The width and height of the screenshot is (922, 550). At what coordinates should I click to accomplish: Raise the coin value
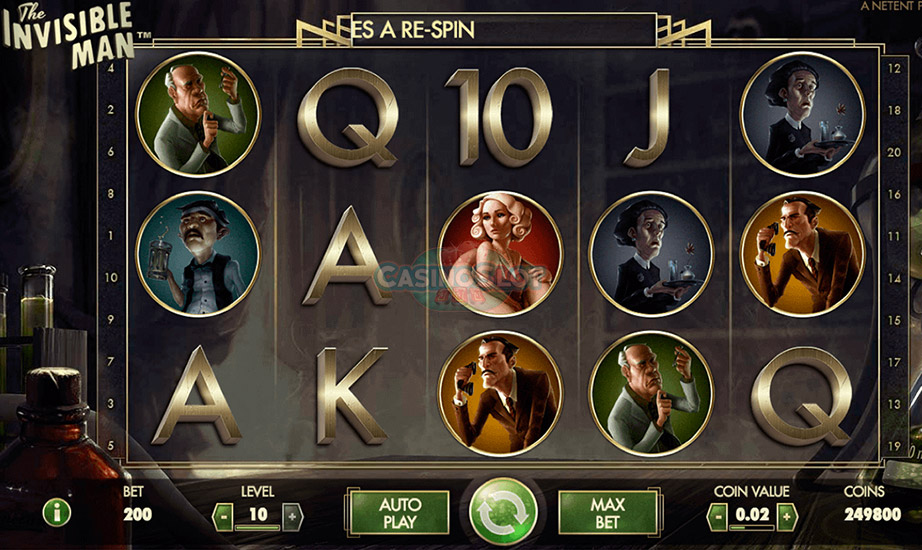click(788, 516)
